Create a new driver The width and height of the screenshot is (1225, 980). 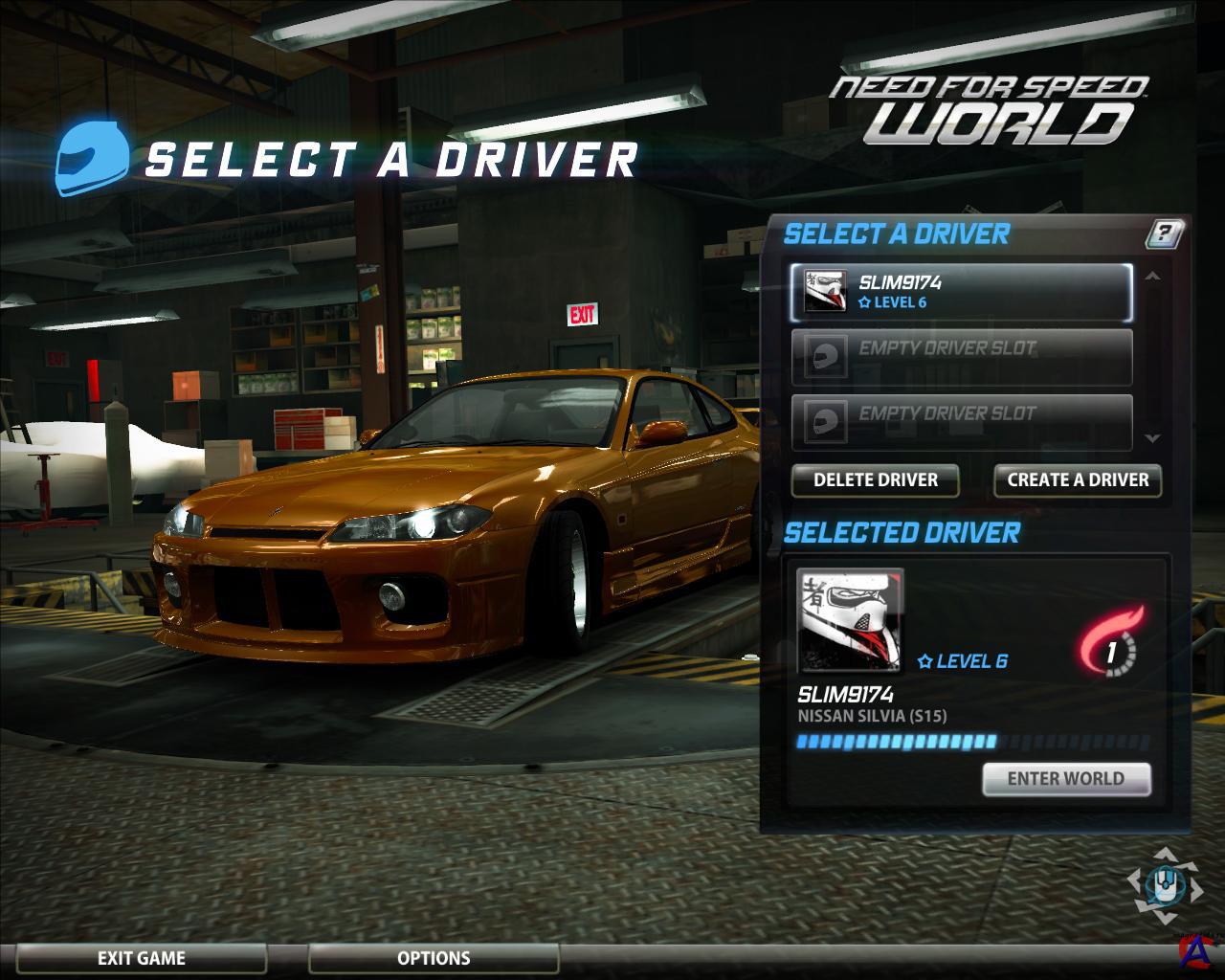click(1078, 479)
